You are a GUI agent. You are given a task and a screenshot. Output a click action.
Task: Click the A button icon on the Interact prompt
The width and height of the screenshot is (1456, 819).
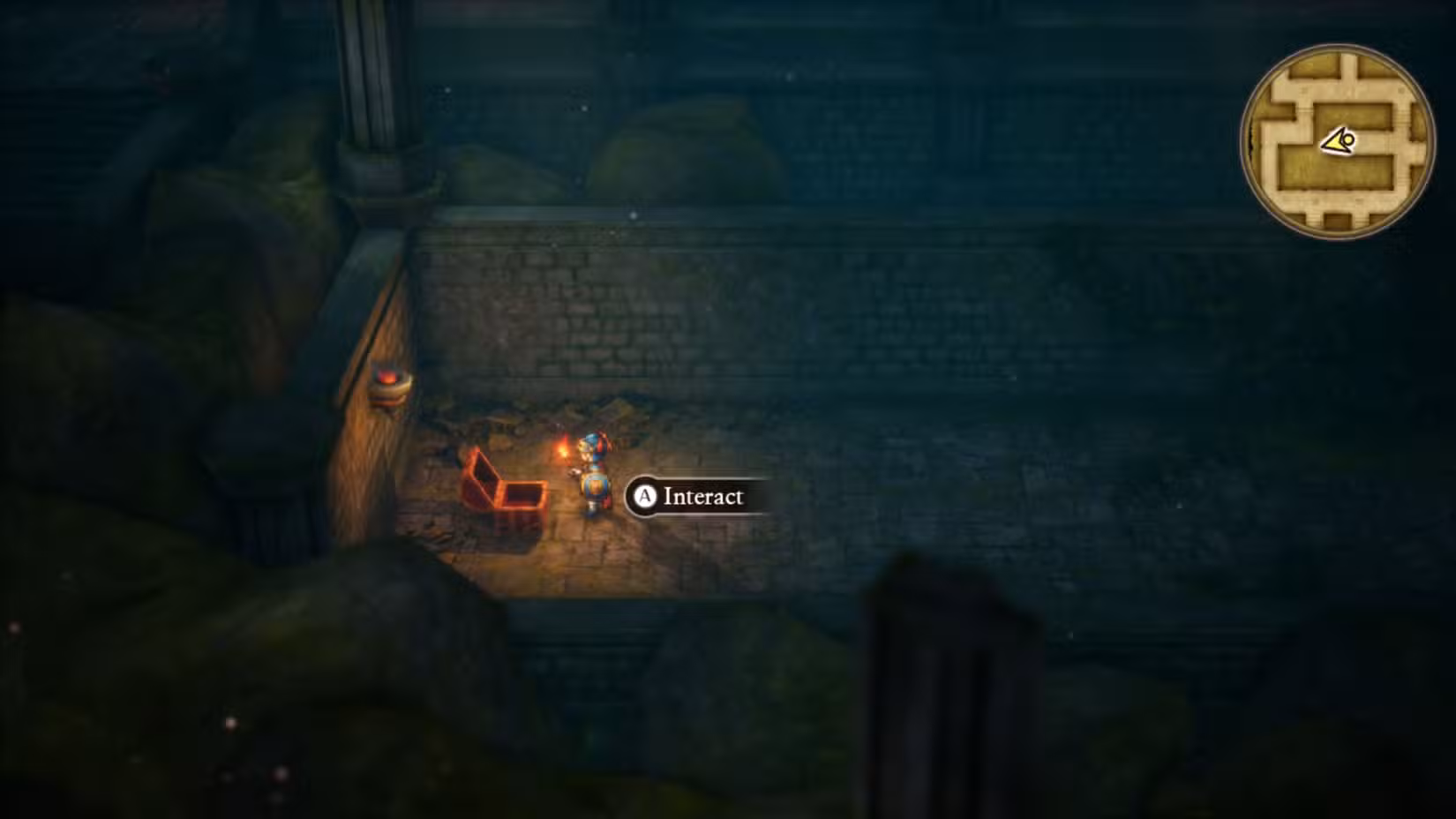point(643,497)
